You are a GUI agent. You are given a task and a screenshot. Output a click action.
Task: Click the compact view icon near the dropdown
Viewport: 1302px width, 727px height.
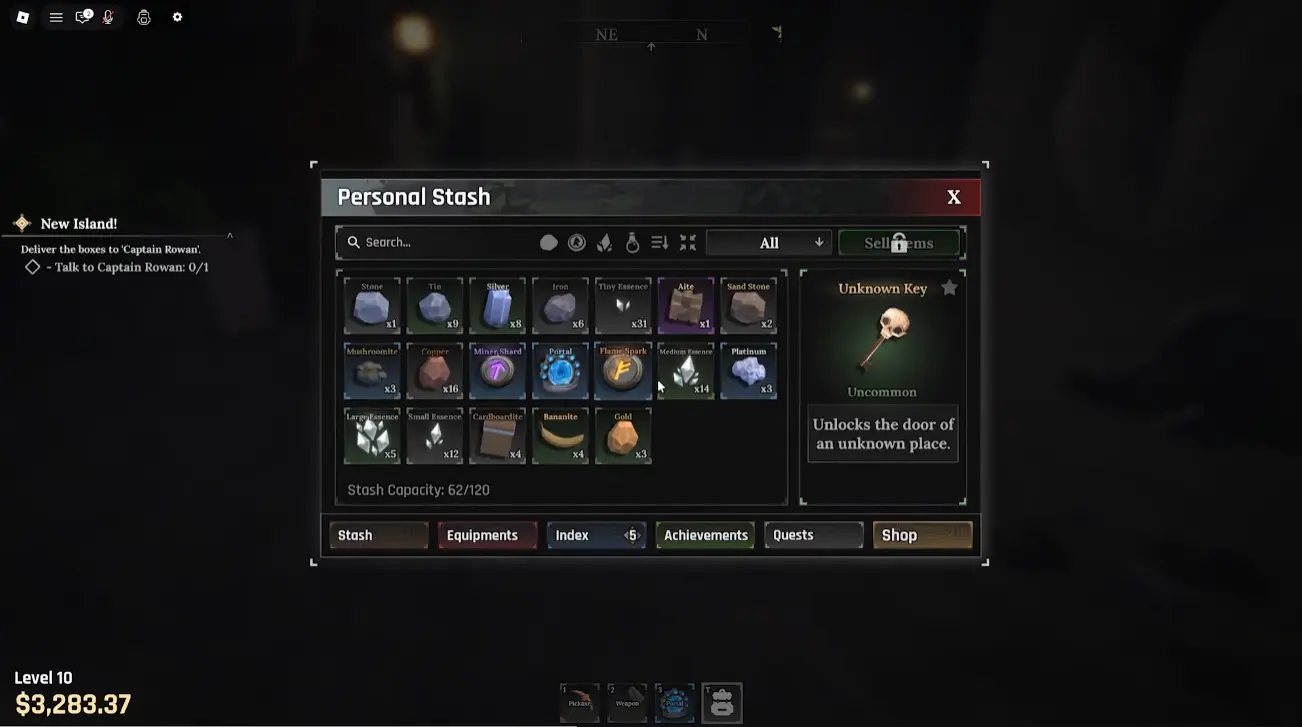coord(687,242)
